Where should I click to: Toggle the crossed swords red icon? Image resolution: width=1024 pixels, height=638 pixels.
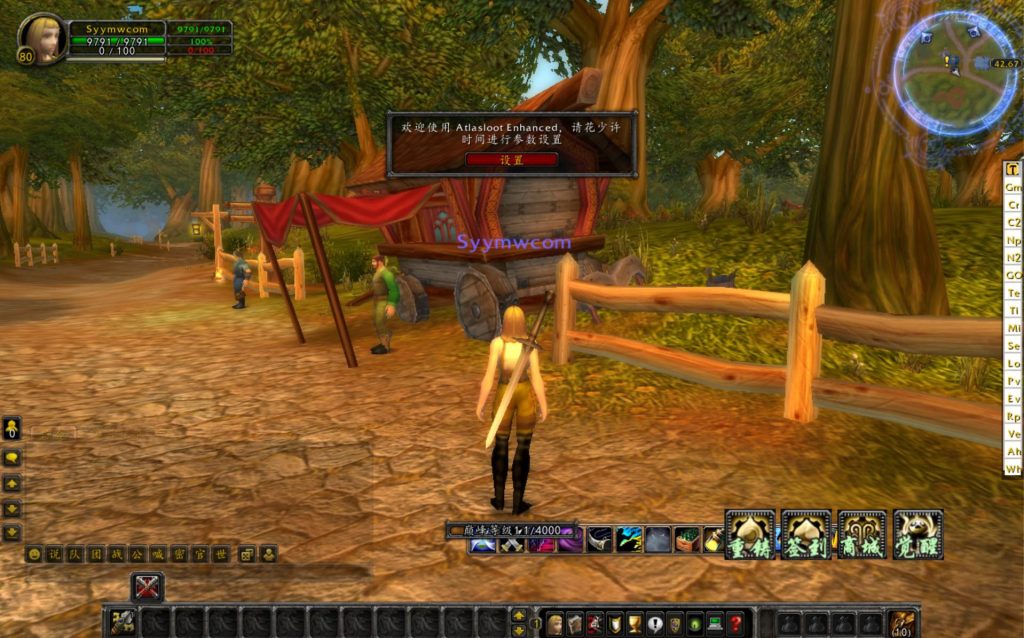point(147,586)
